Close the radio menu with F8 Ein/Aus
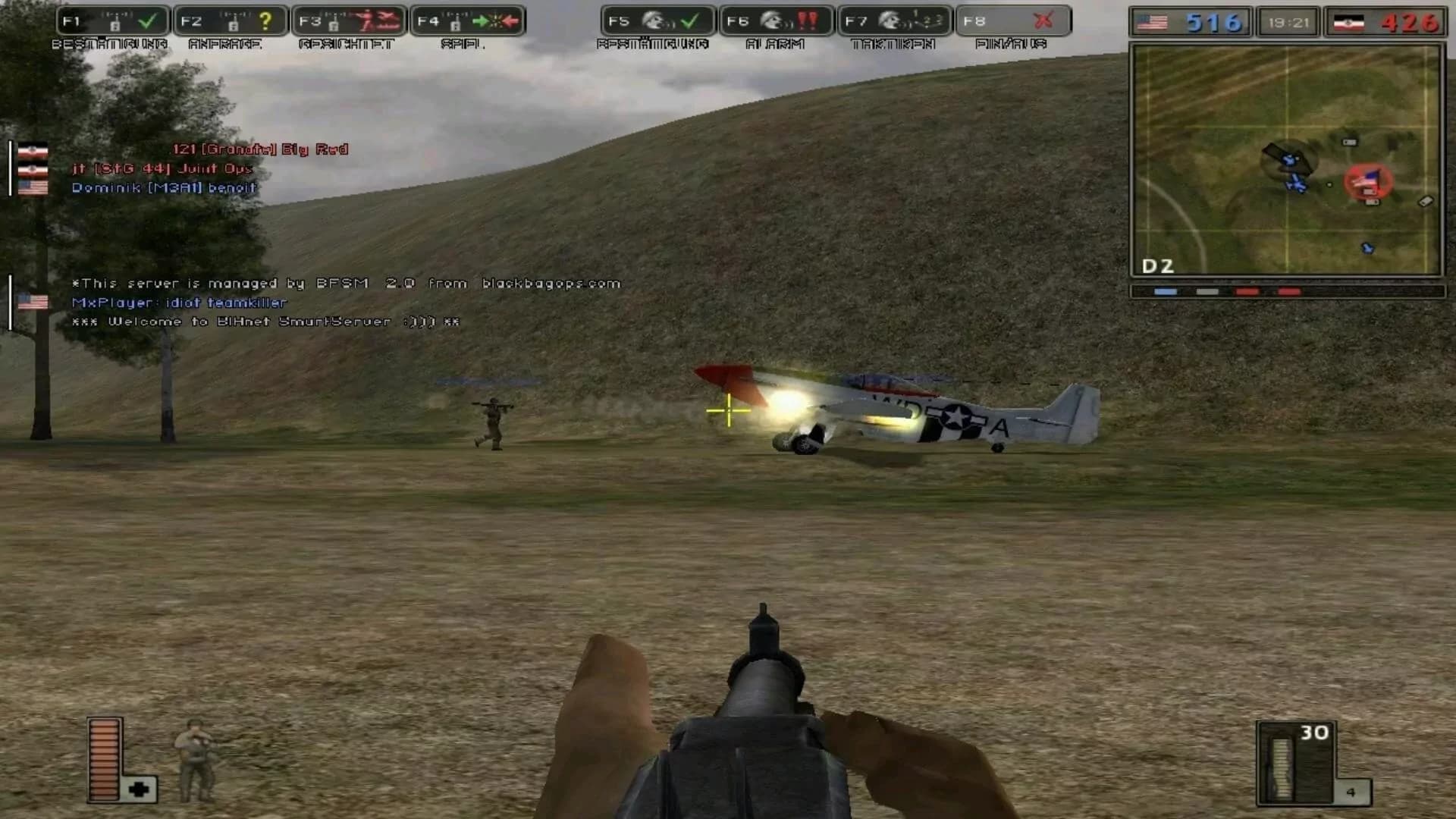 coord(1045,20)
